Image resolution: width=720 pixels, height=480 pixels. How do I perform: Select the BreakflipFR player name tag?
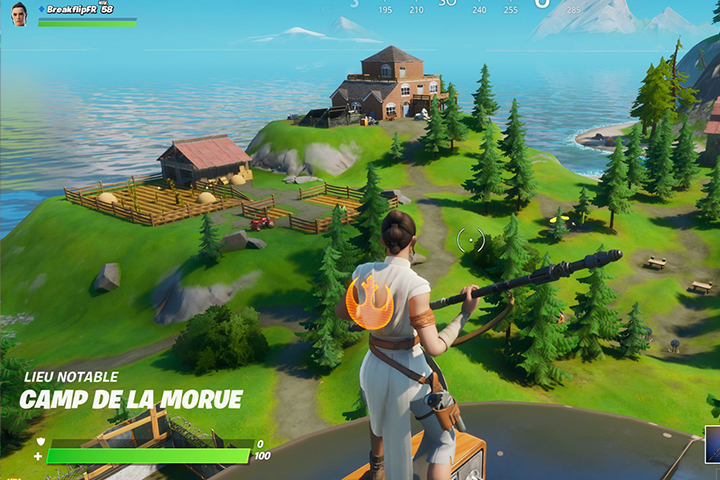point(72,8)
